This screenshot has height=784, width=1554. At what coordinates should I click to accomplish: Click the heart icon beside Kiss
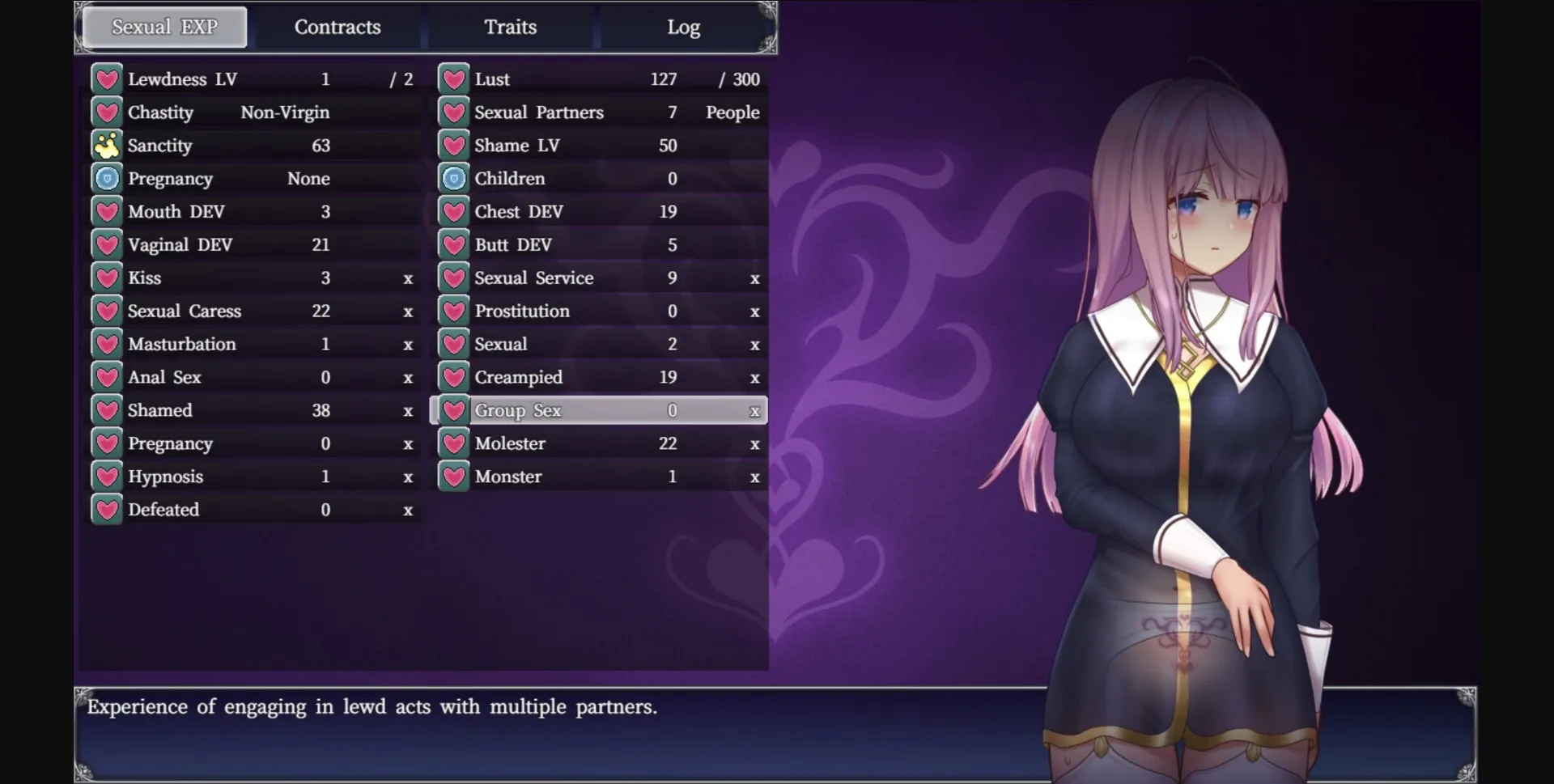(x=106, y=278)
